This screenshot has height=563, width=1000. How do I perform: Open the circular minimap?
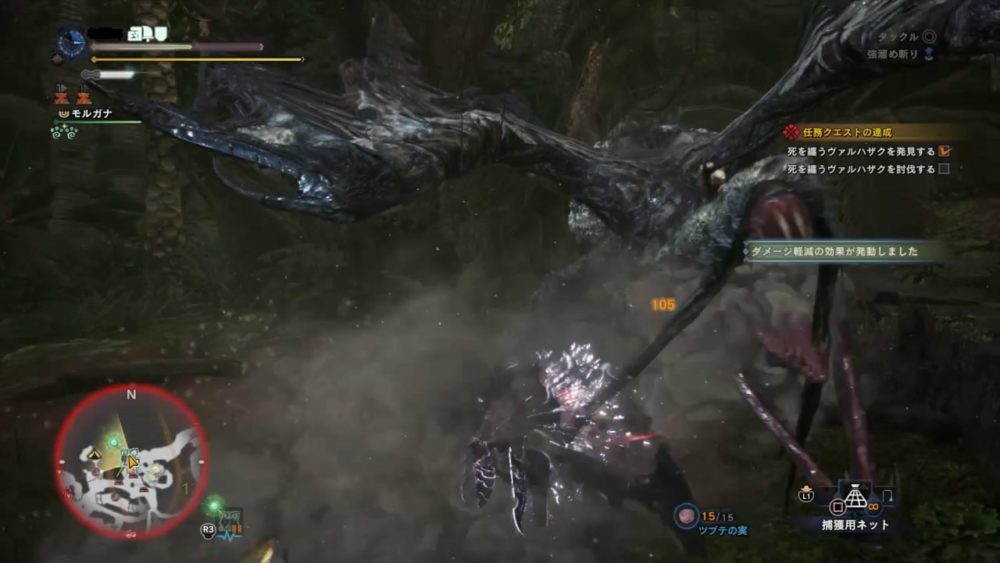[131, 460]
